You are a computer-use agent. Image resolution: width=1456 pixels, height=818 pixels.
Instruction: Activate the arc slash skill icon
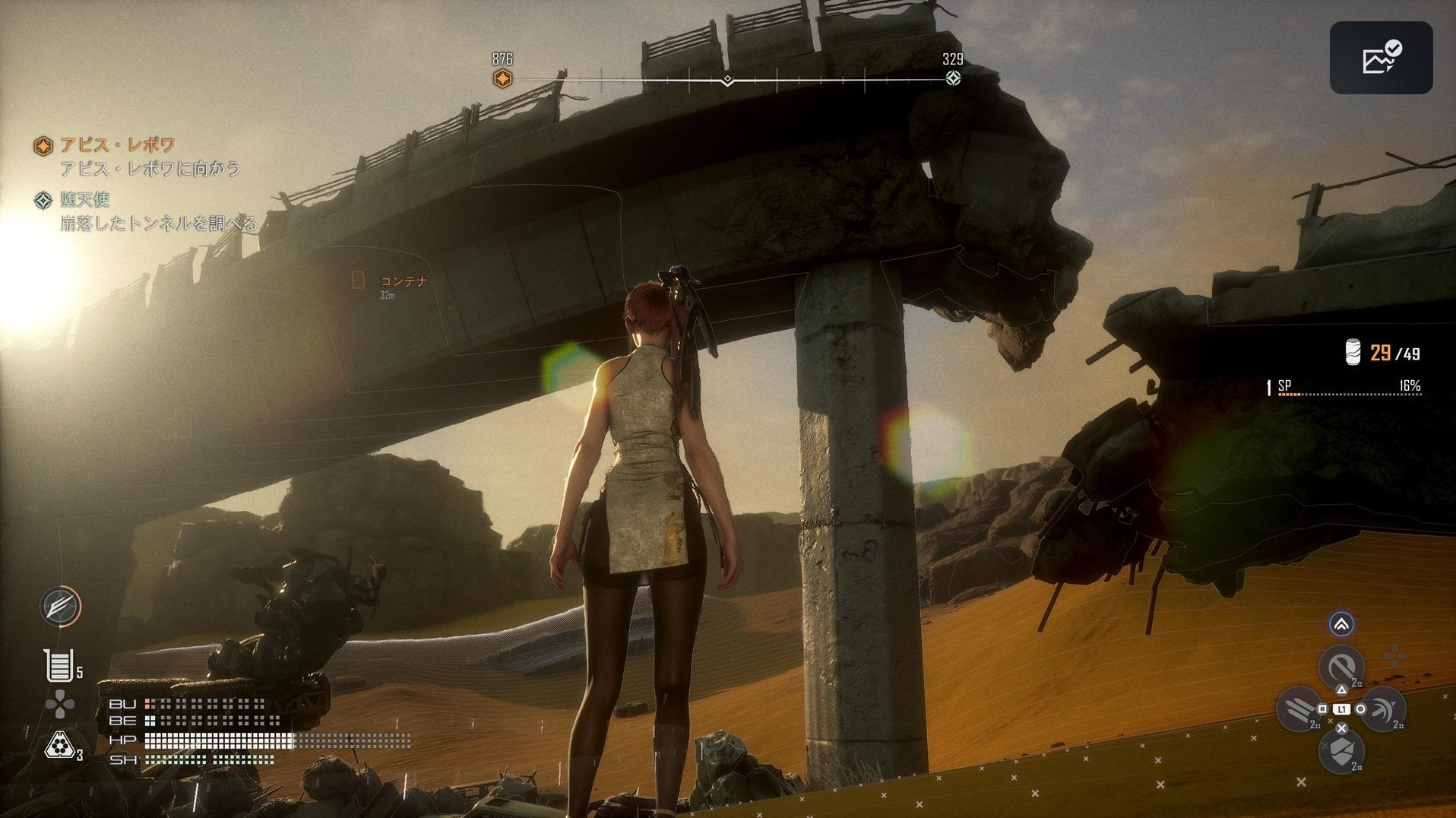(x=1382, y=709)
